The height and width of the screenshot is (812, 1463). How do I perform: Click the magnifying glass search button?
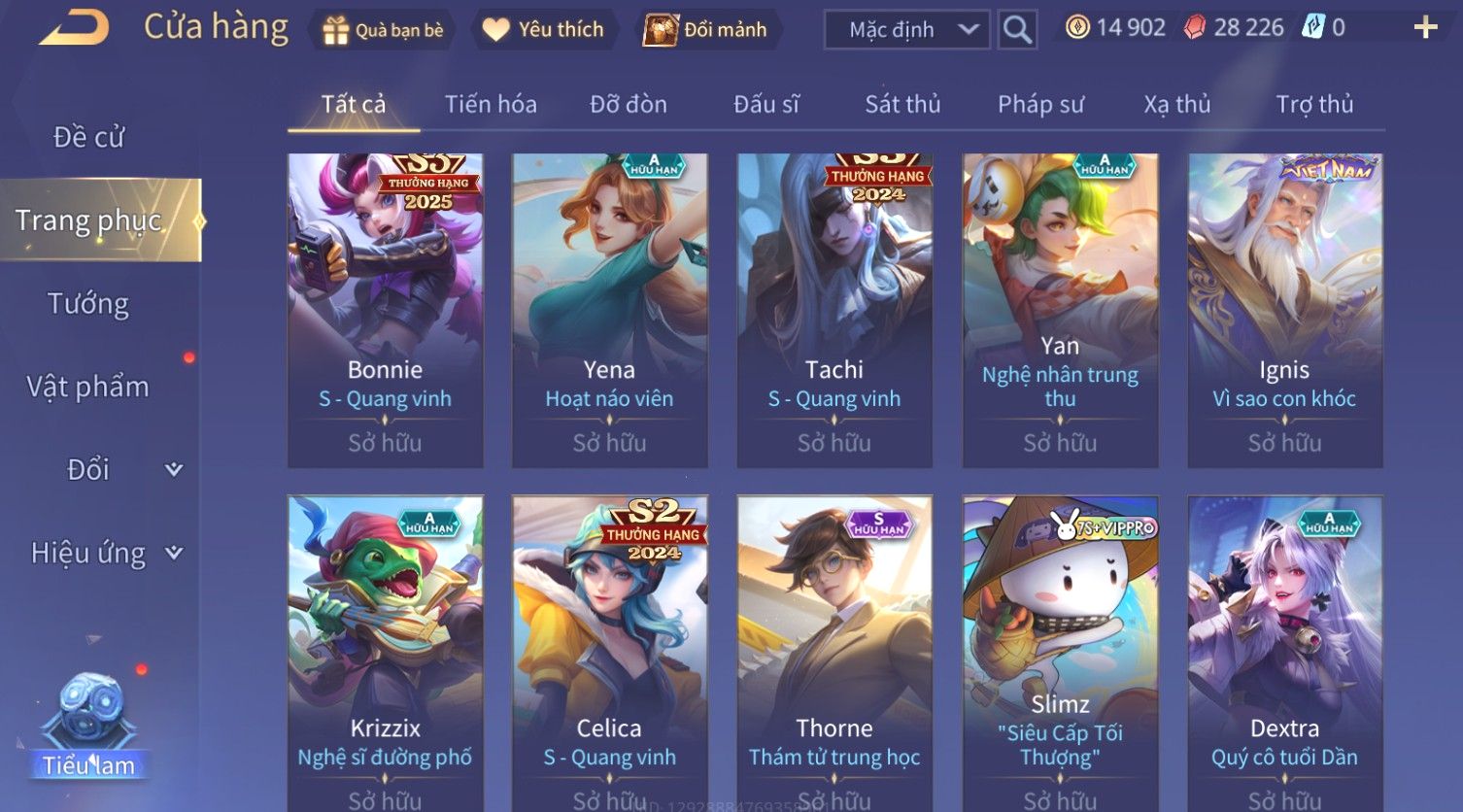coord(1017,30)
